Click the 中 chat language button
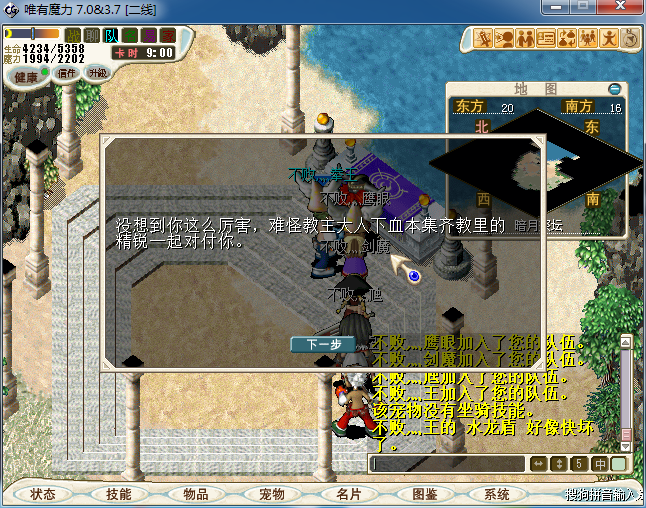 (599, 464)
